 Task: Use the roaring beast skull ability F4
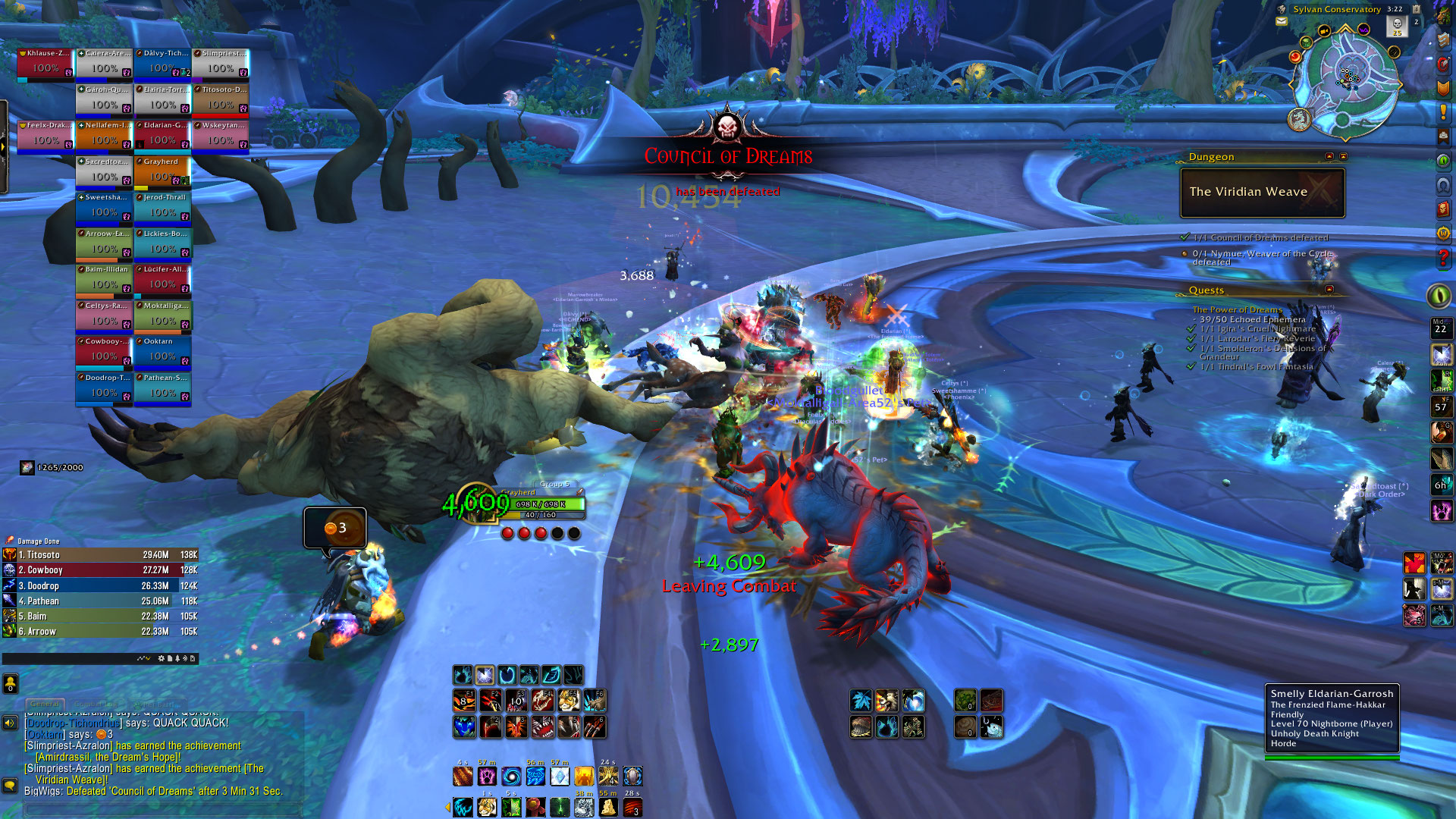(542, 700)
